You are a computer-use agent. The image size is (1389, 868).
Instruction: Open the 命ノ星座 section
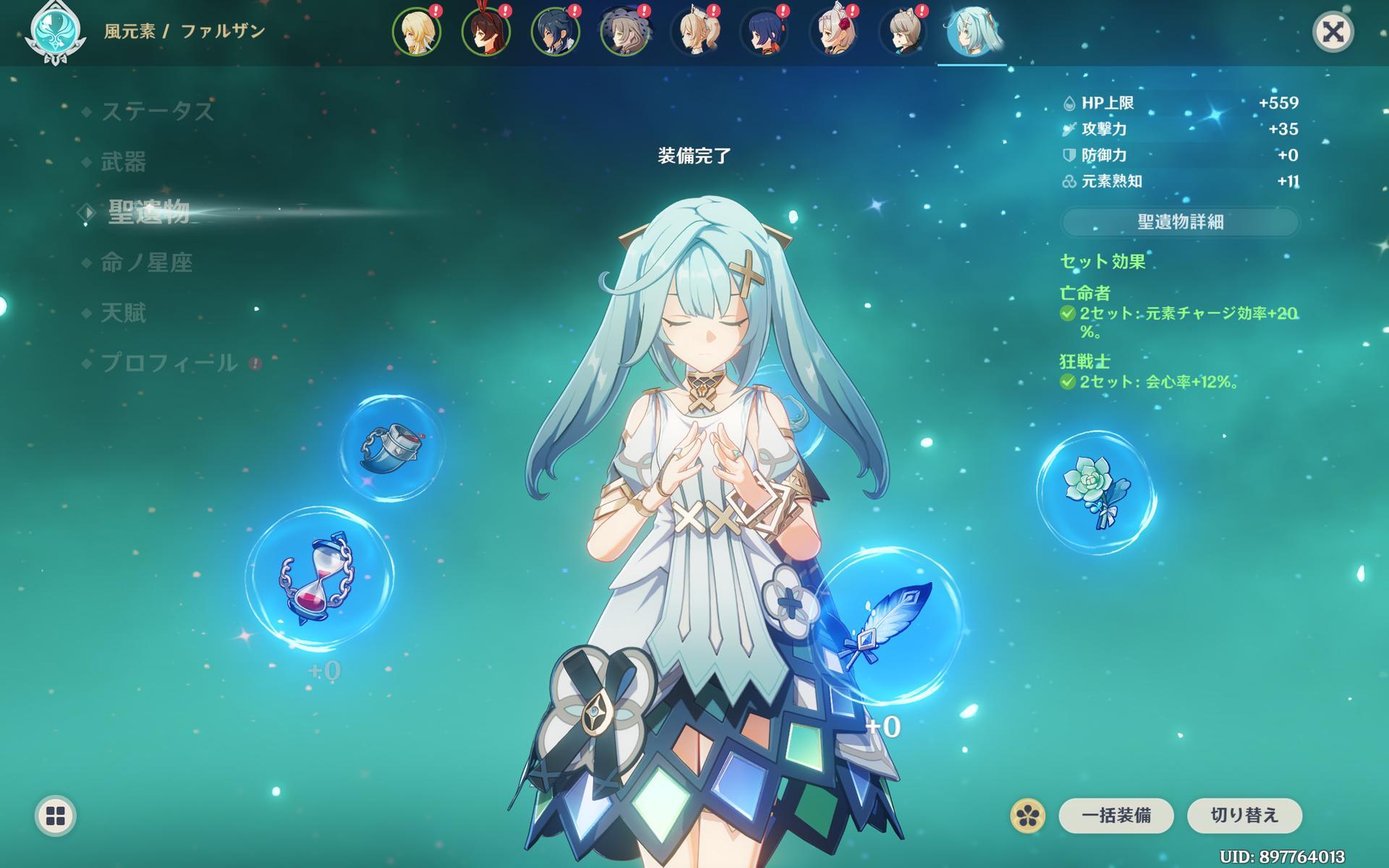pos(146,263)
